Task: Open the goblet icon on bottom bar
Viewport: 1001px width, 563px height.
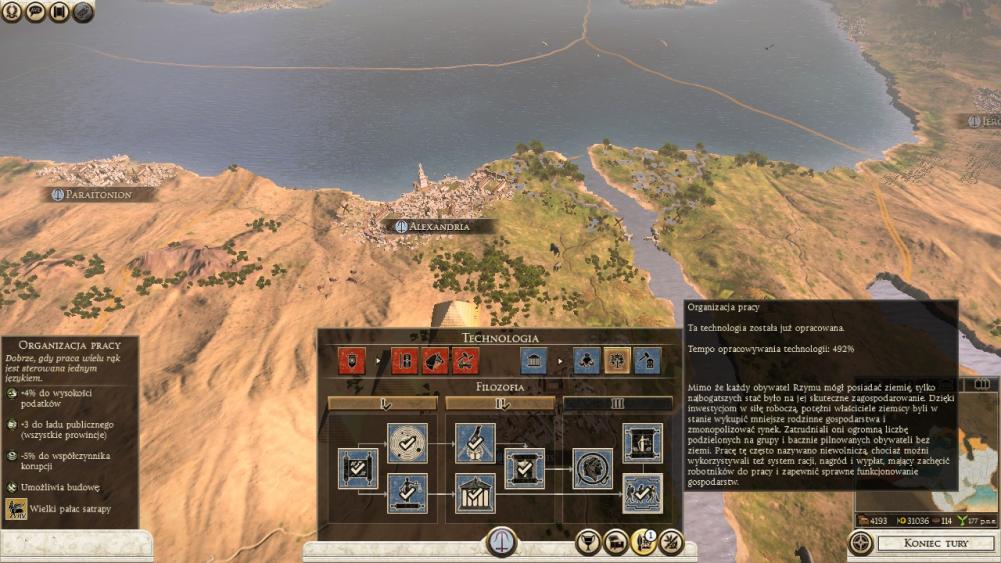Action: coord(589,543)
